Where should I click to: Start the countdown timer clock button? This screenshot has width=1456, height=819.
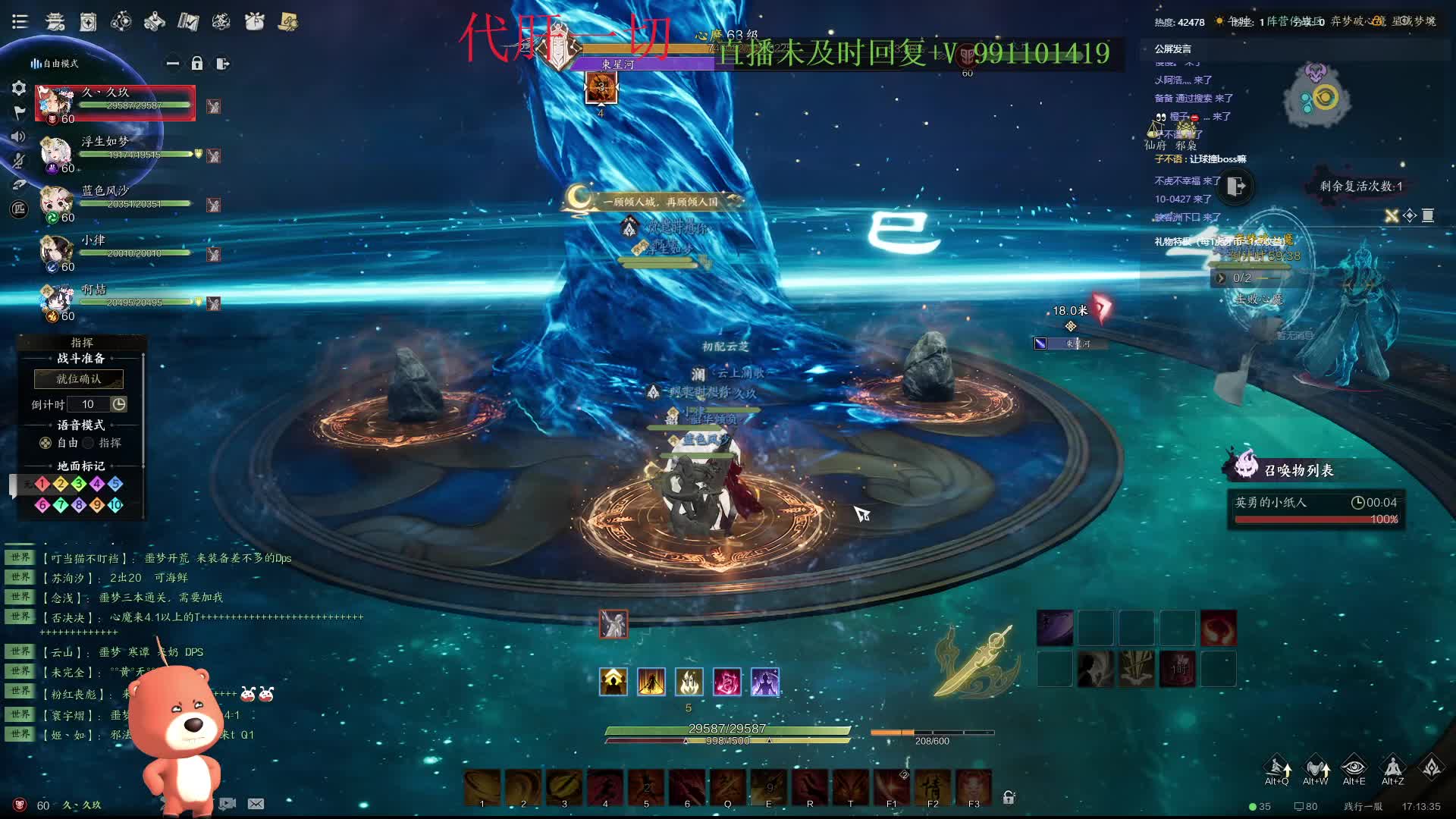click(x=119, y=404)
